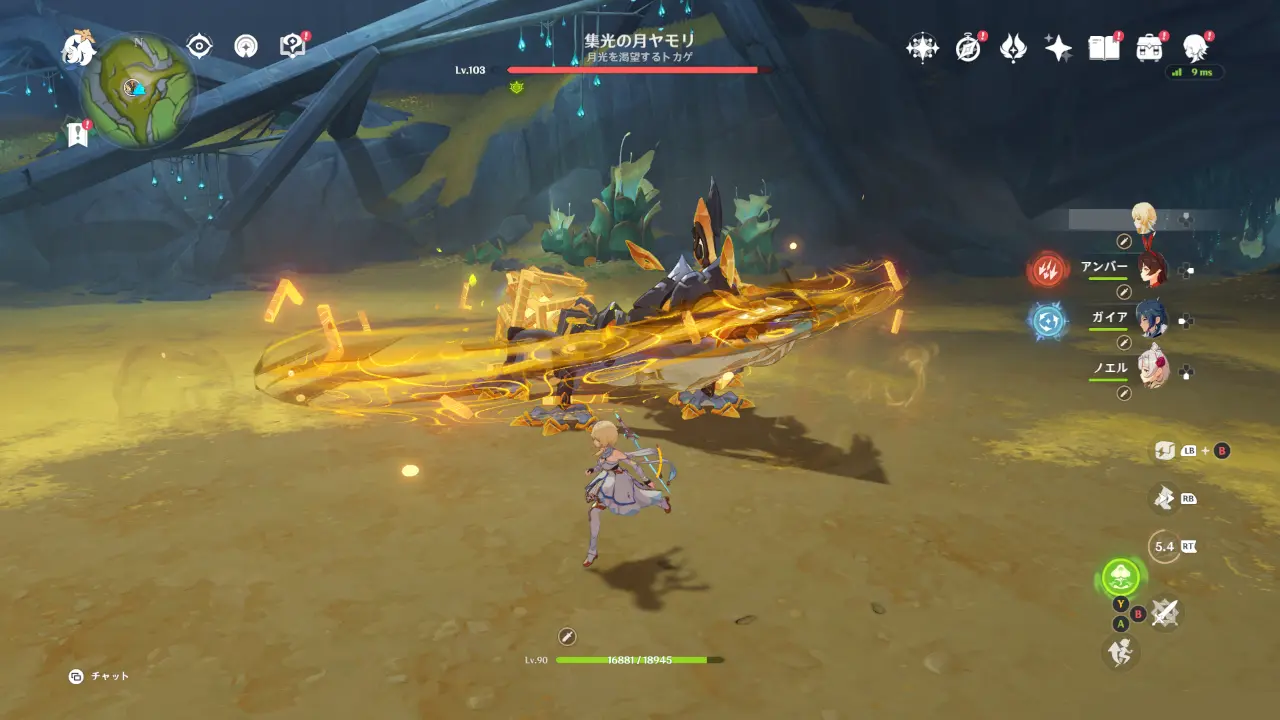Viewport: 1280px width, 720px height.
Task: Toggle the eye-shaped elemental sight icon
Action: pos(200,46)
